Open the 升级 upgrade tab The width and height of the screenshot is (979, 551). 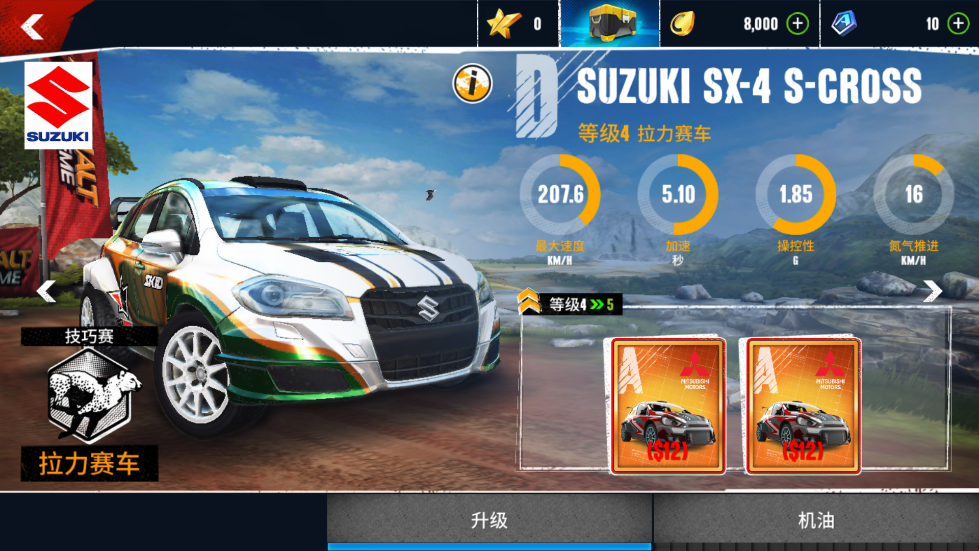pyautogui.click(x=489, y=520)
